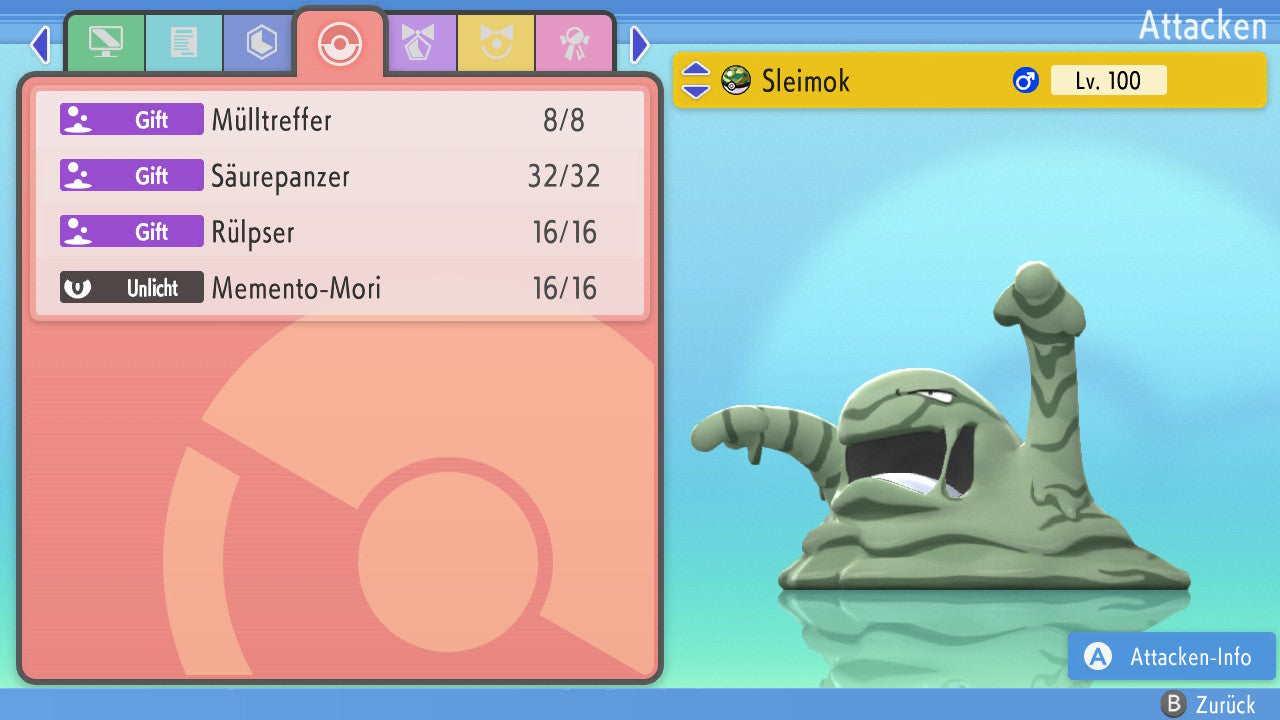Open the purple bow contest moves tab

point(419,43)
